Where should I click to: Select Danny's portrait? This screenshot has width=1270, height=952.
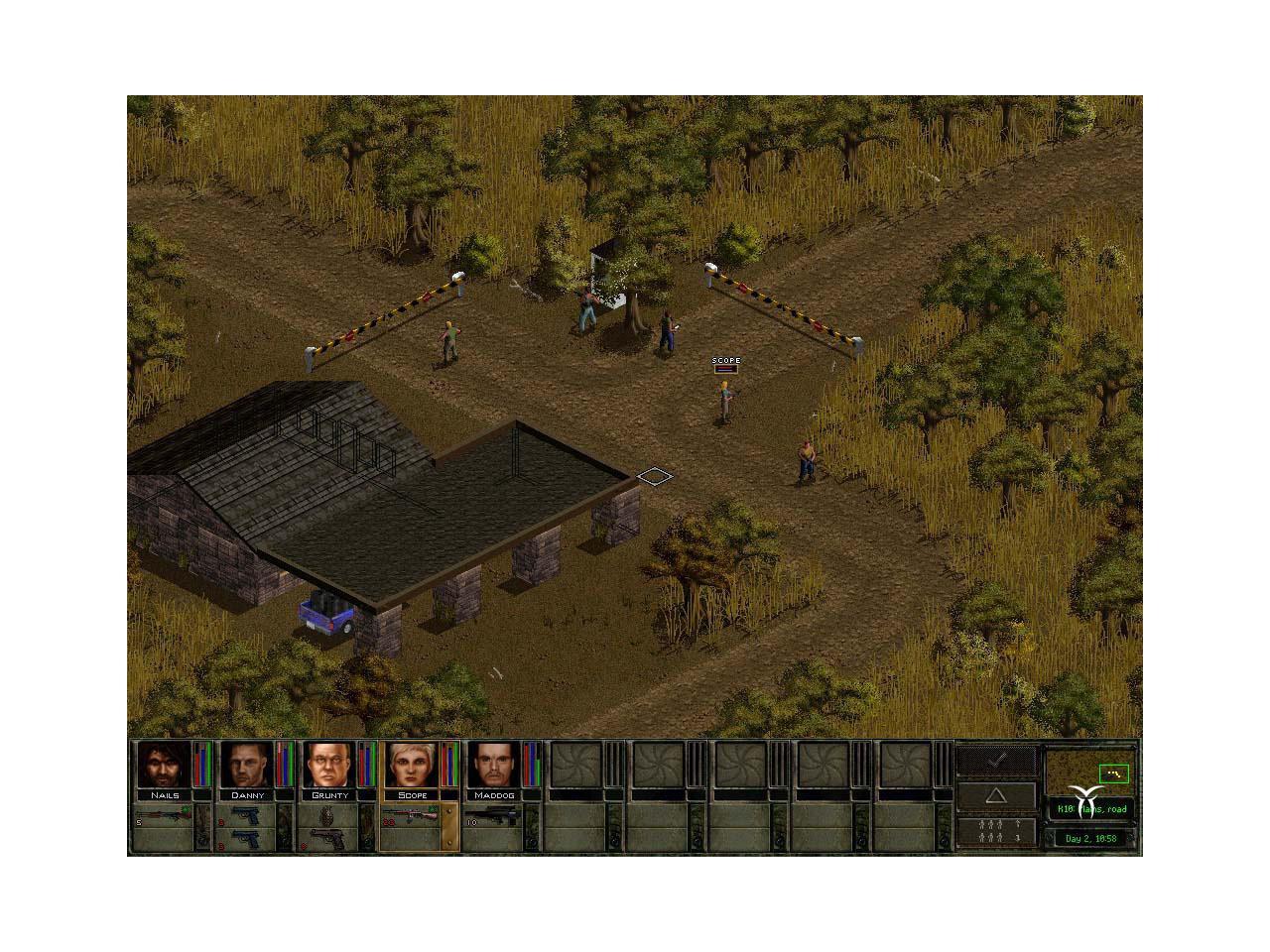(x=246, y=765)
